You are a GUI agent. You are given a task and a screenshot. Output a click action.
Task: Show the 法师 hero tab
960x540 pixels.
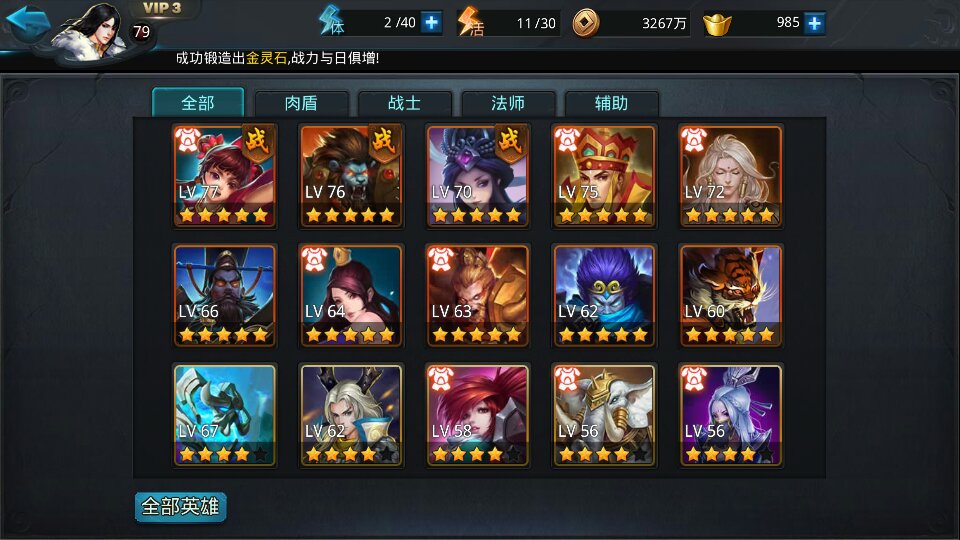coord(508,103)
